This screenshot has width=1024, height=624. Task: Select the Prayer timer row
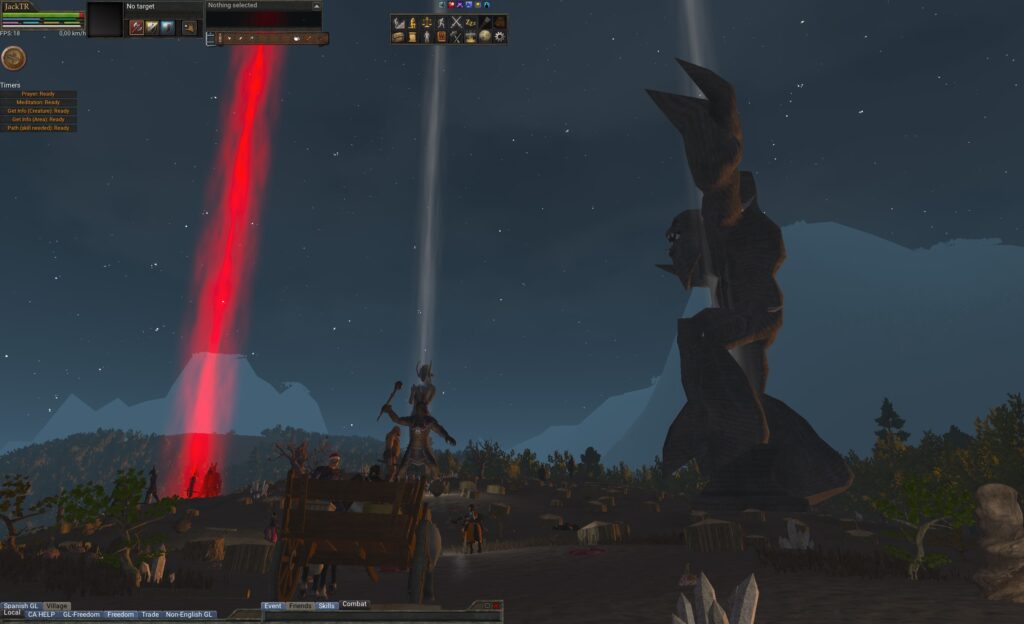pyautogui.click(x=39, y=94)
